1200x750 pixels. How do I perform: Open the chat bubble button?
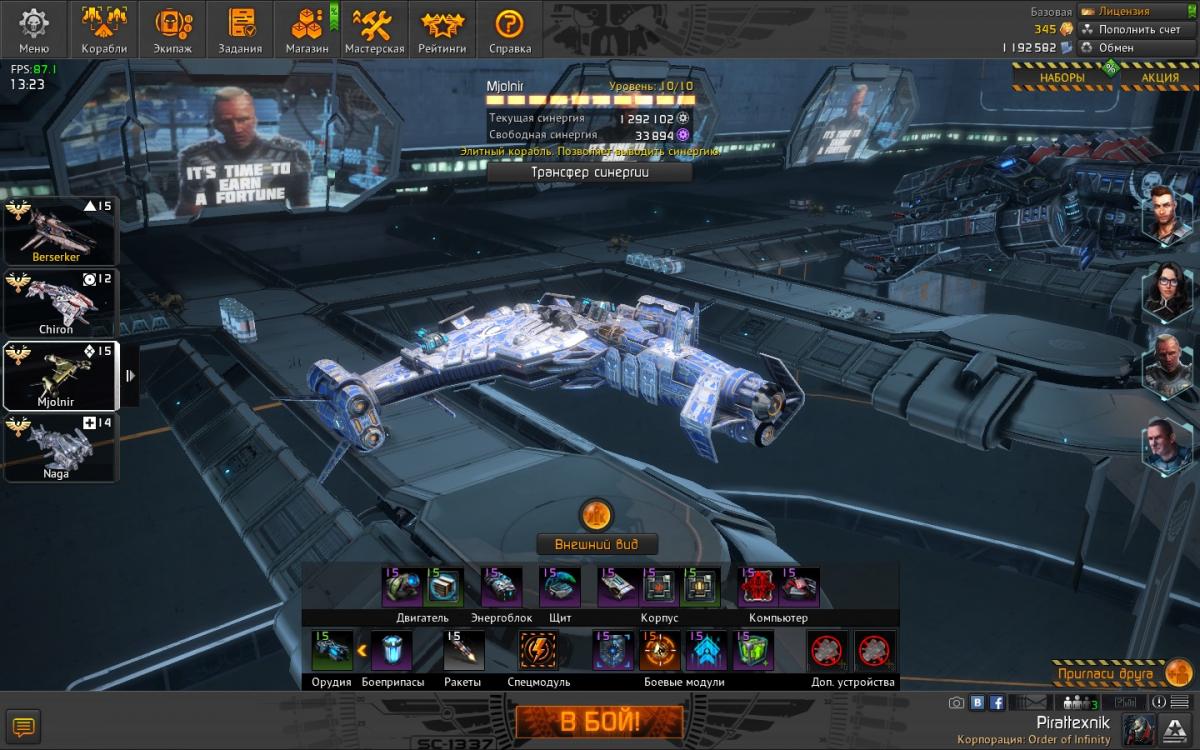22,727
